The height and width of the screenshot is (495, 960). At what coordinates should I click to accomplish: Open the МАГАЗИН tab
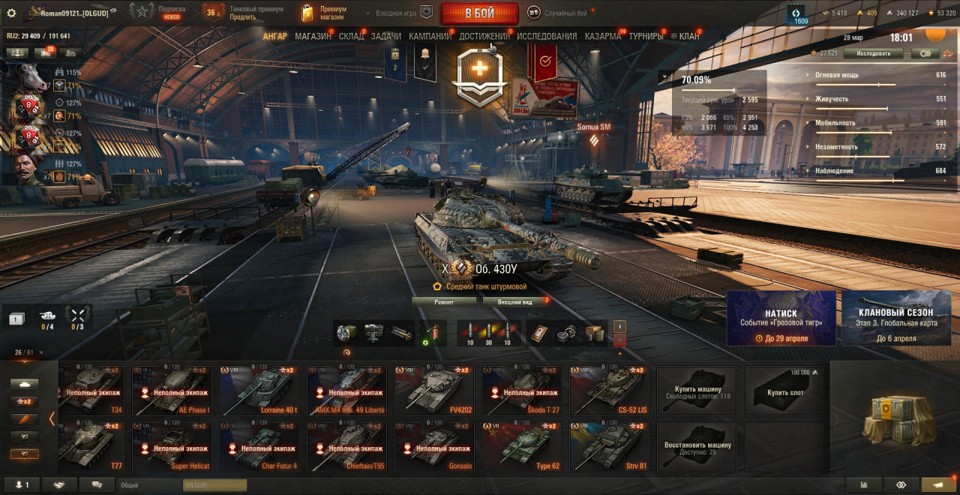pyautogui.click(x=313, y=36)
